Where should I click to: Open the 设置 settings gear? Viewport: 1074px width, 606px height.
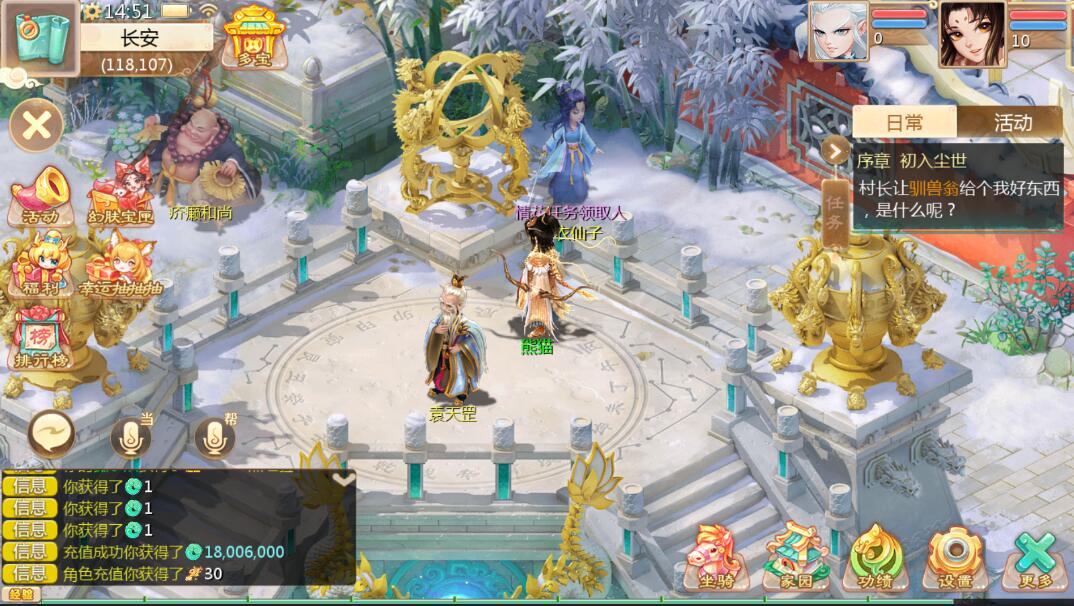pos(955,558)
